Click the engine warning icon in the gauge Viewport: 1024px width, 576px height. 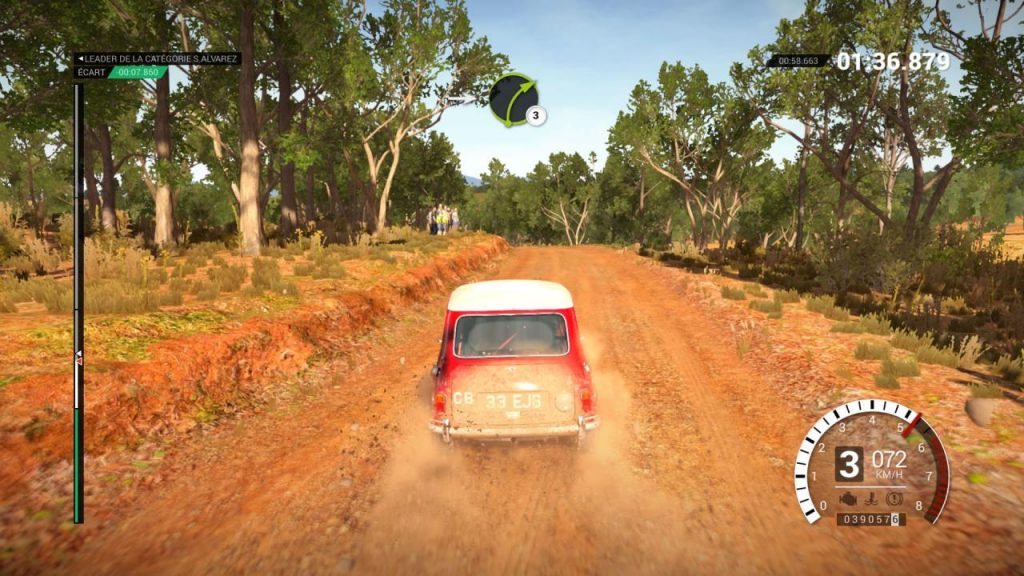click(850, 497)
